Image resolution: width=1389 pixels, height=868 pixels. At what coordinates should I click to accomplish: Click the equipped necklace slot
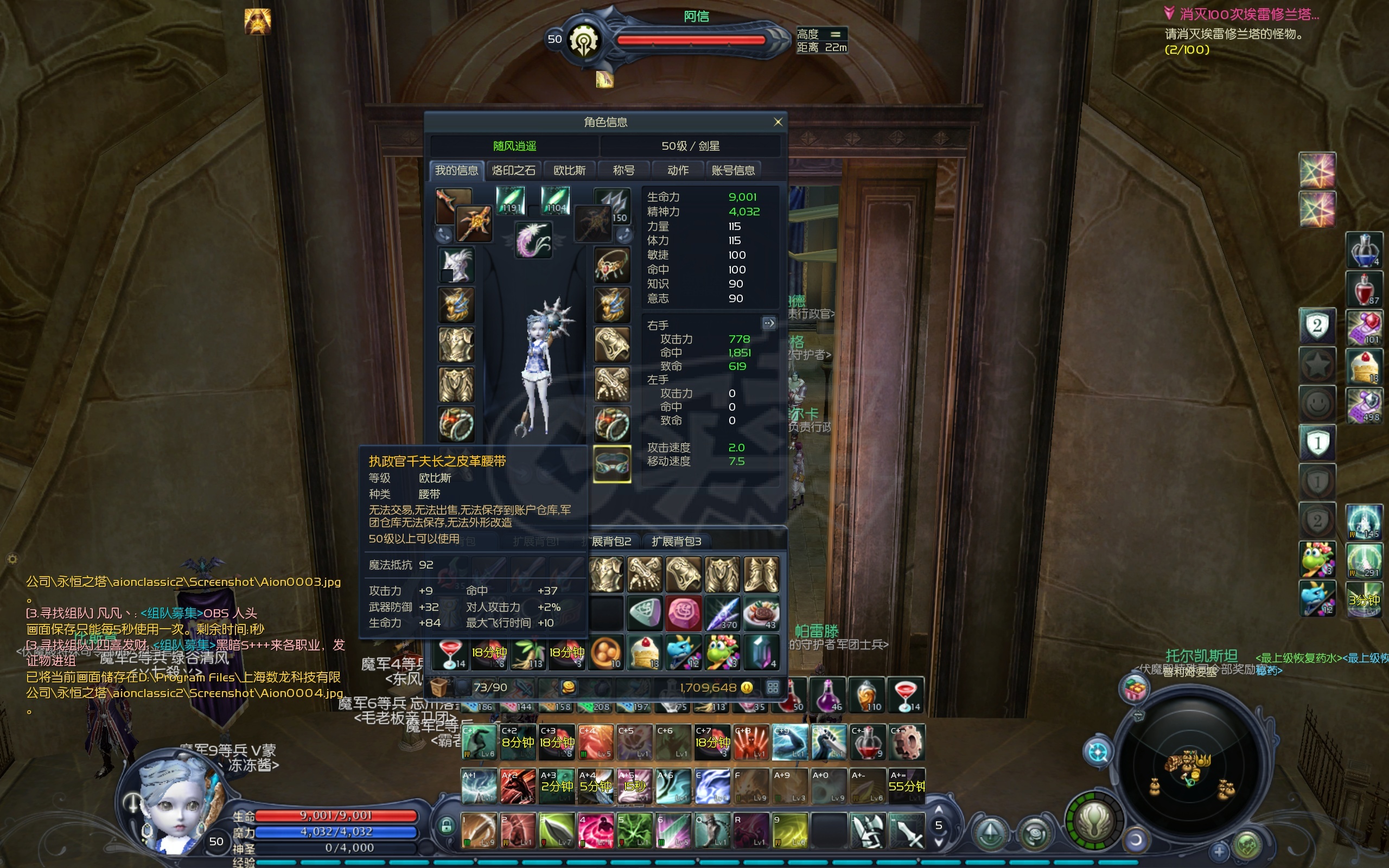612,265
